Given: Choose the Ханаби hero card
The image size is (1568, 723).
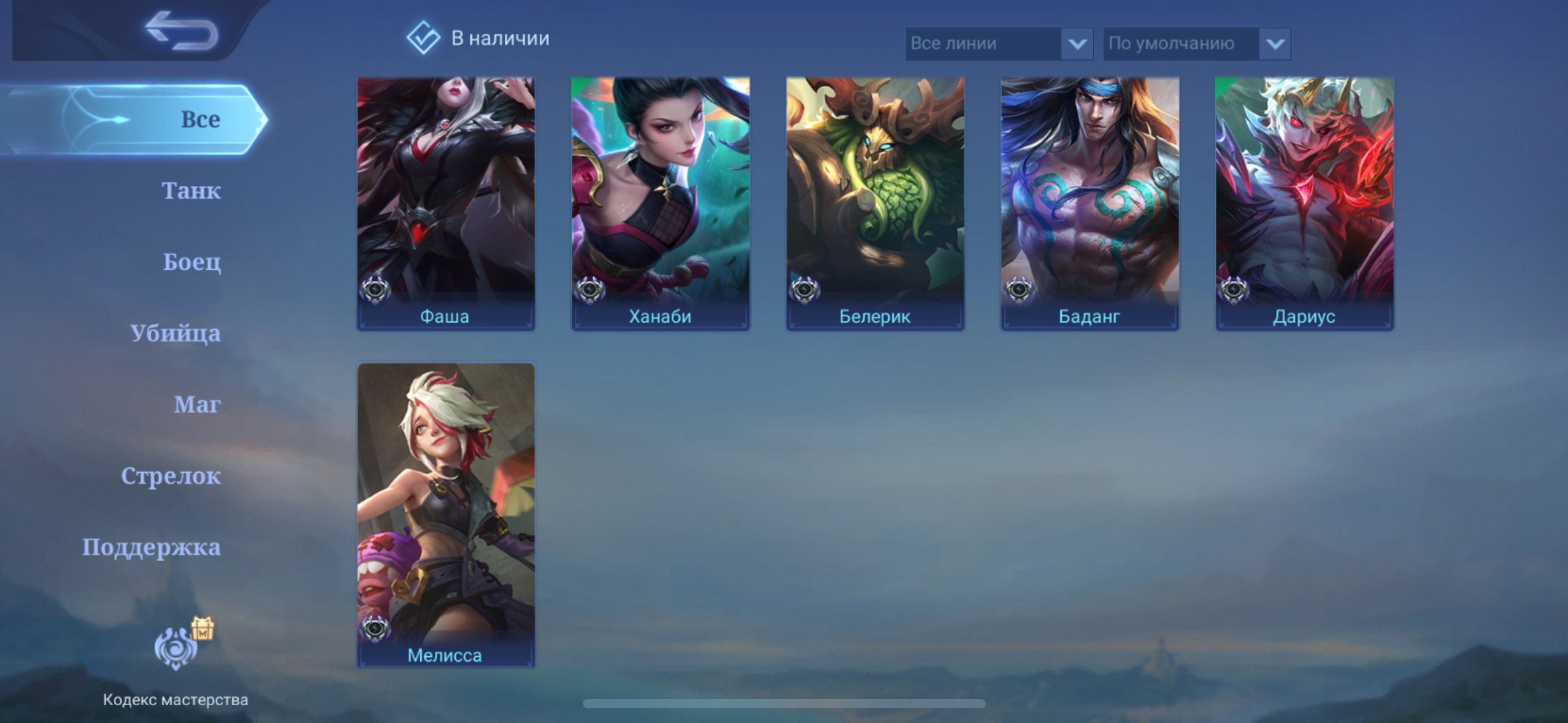Looking at the screenshot, I should pyautogui.click(x=660, y=203).
